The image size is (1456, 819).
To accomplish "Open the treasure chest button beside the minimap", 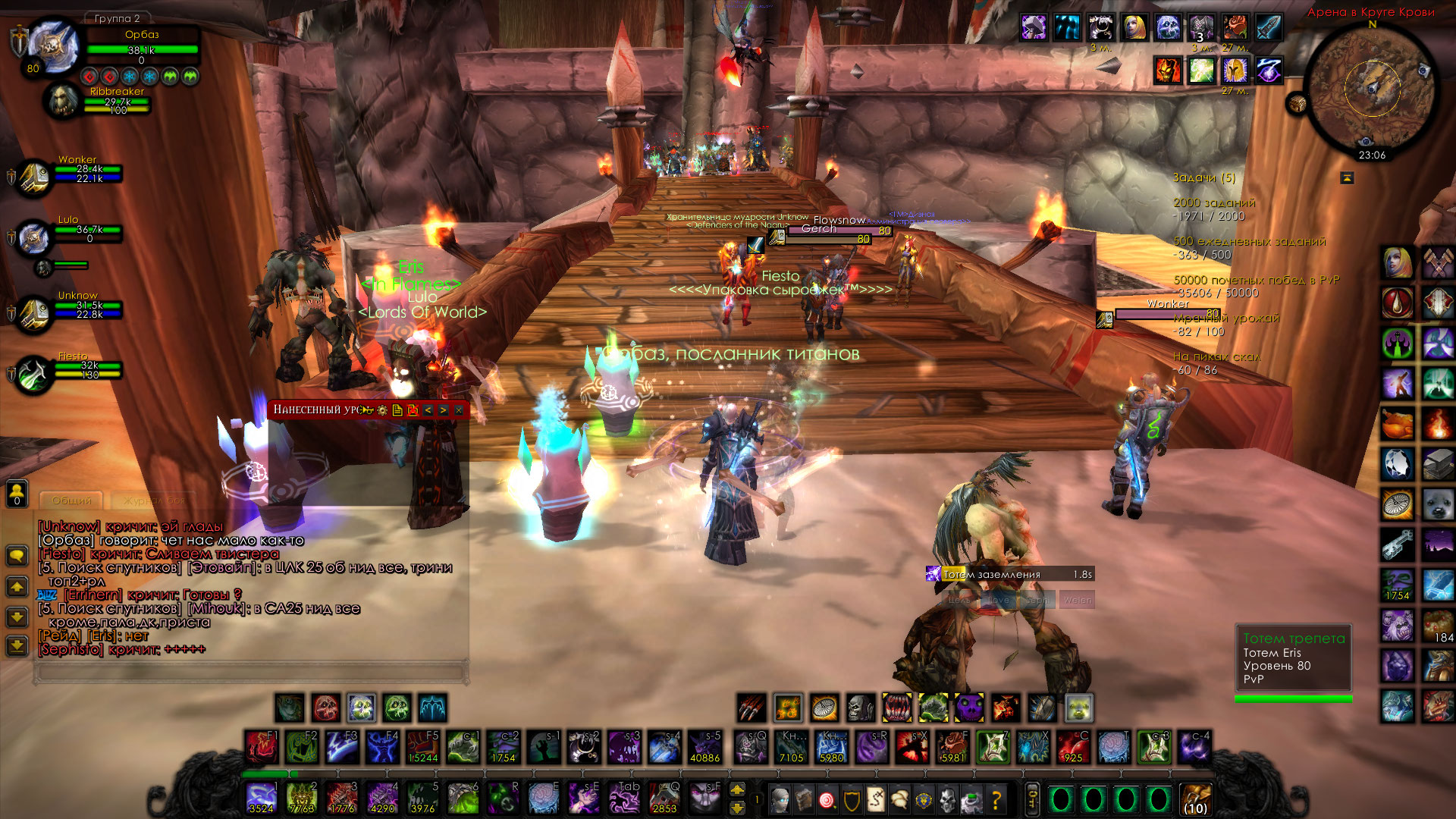I will point(1297,103).
